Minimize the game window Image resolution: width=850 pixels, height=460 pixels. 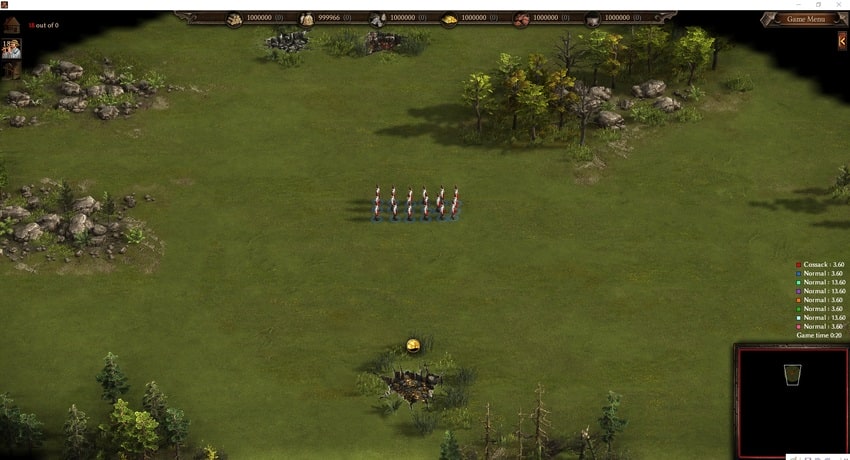tap(797, 5)
